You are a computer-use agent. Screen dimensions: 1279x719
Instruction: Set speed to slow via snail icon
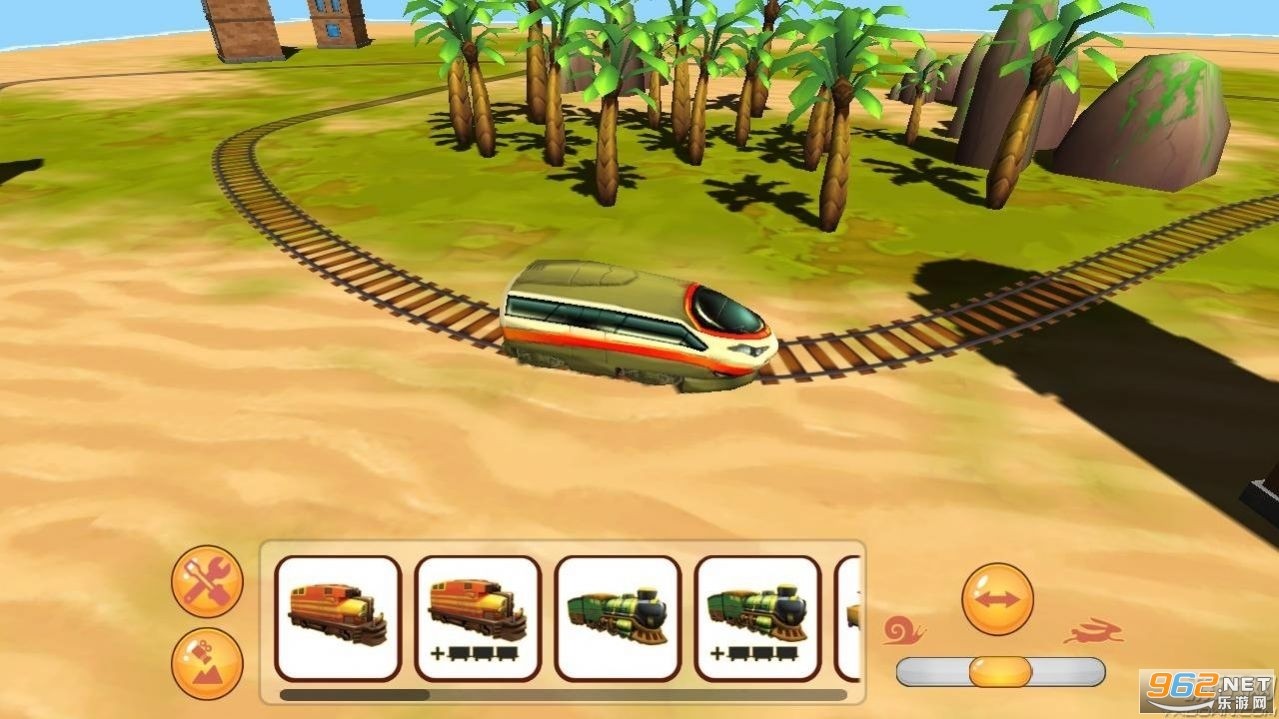click(903, 630)
